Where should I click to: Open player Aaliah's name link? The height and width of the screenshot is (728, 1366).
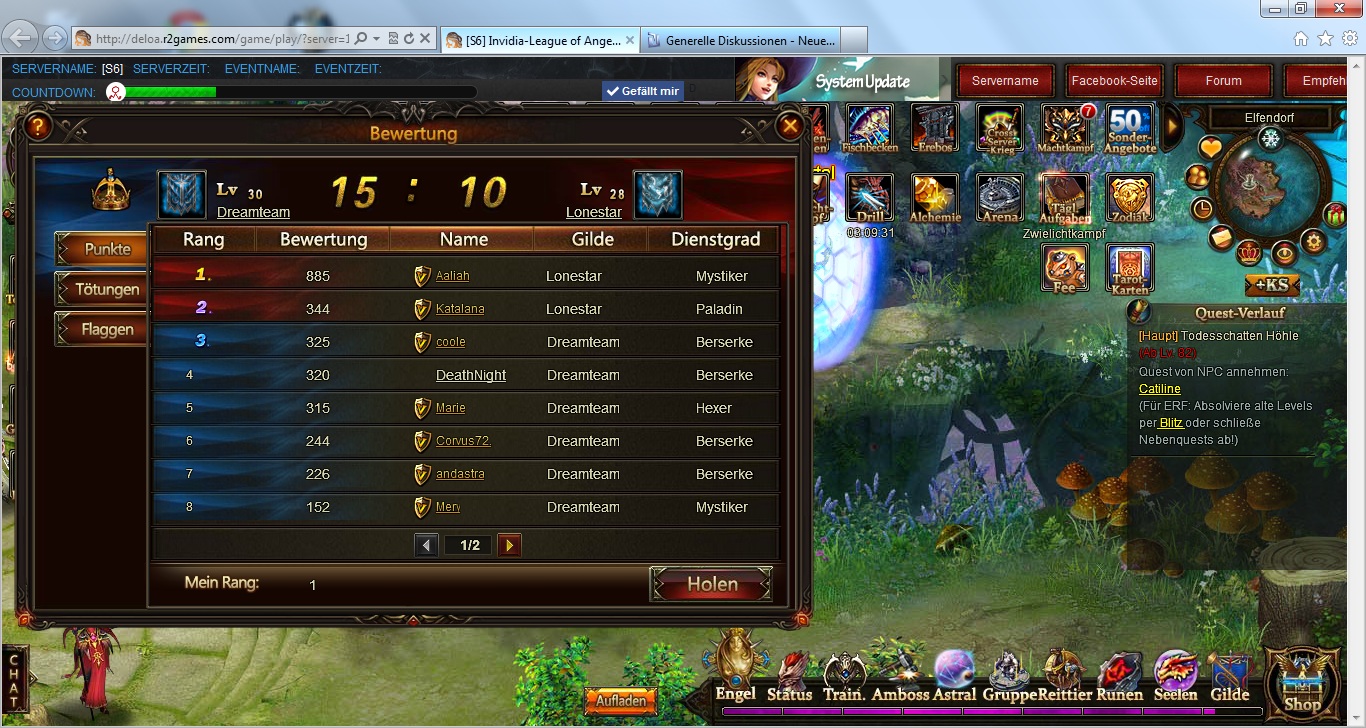point(452,276)
